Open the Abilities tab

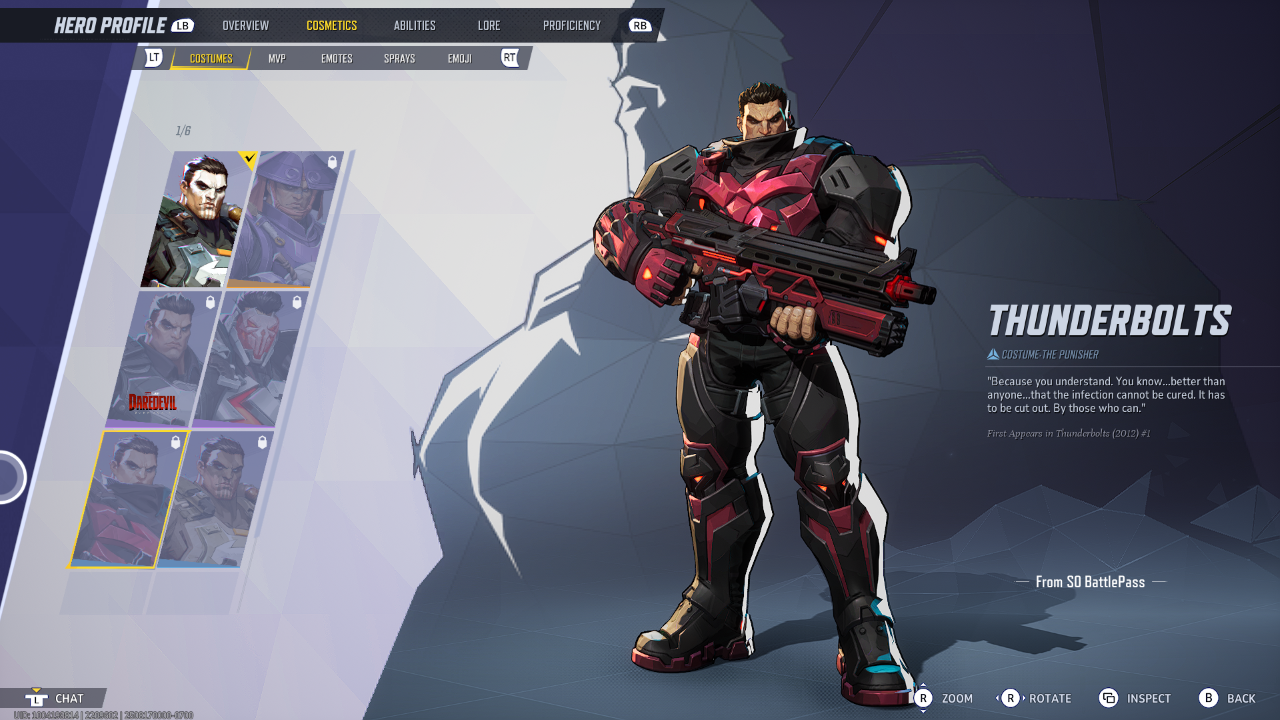[x=414, y=26]
